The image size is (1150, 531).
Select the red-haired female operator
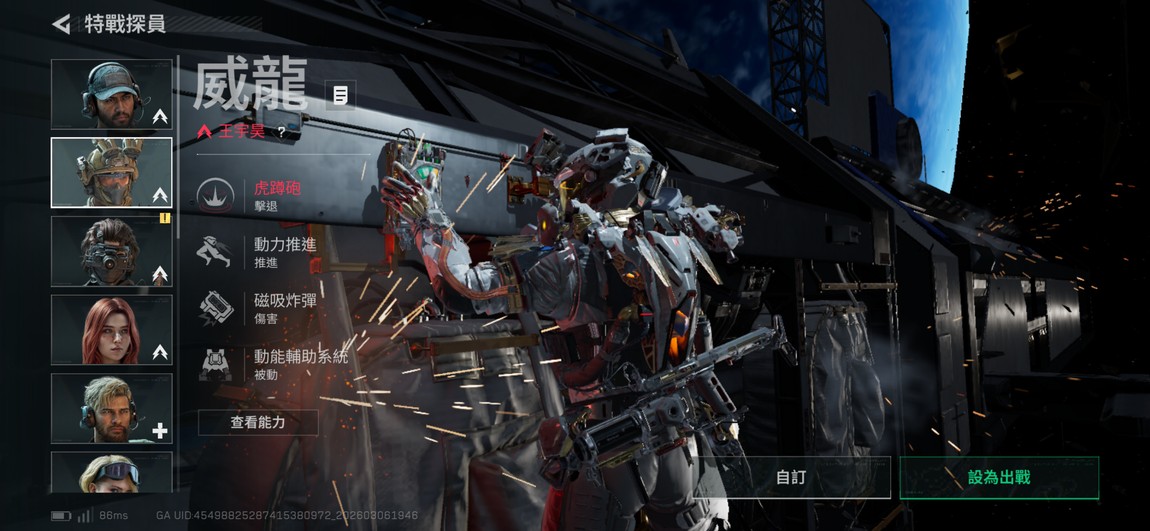[111, 329]
